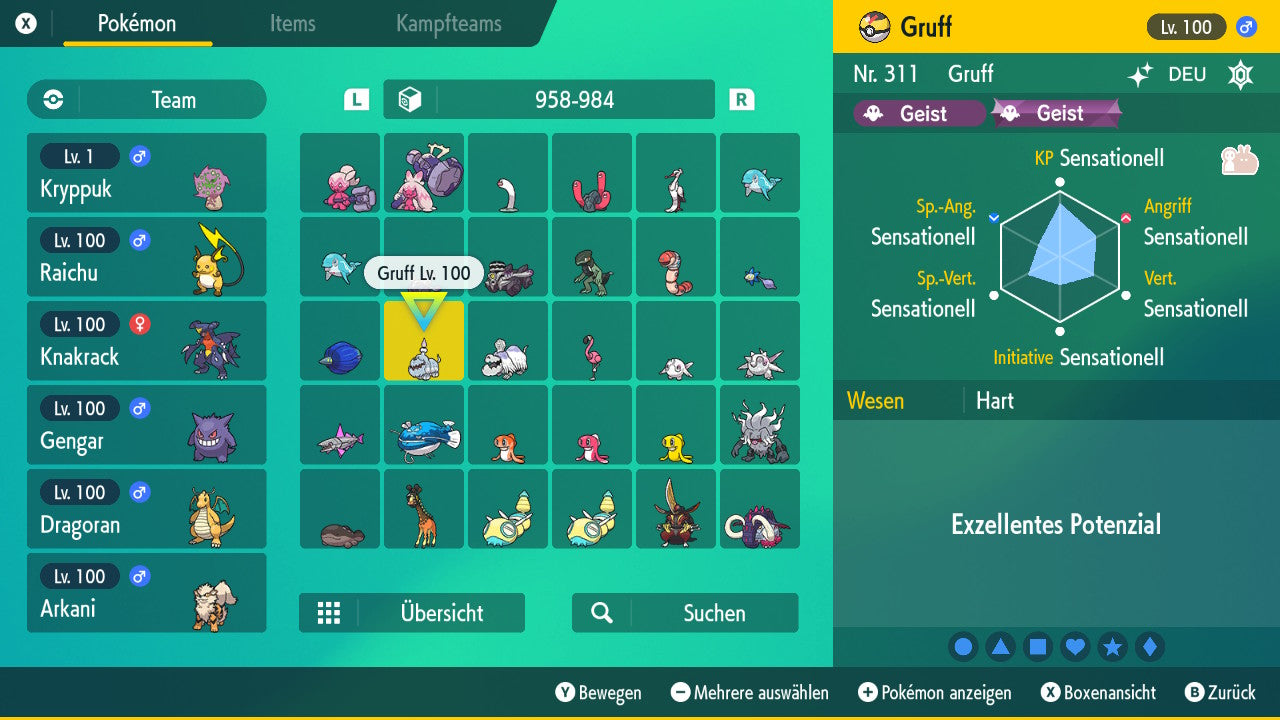Toggle the heart marking for Gruff
This screenshot has height=720, width=1280.
coord(1075,646)
